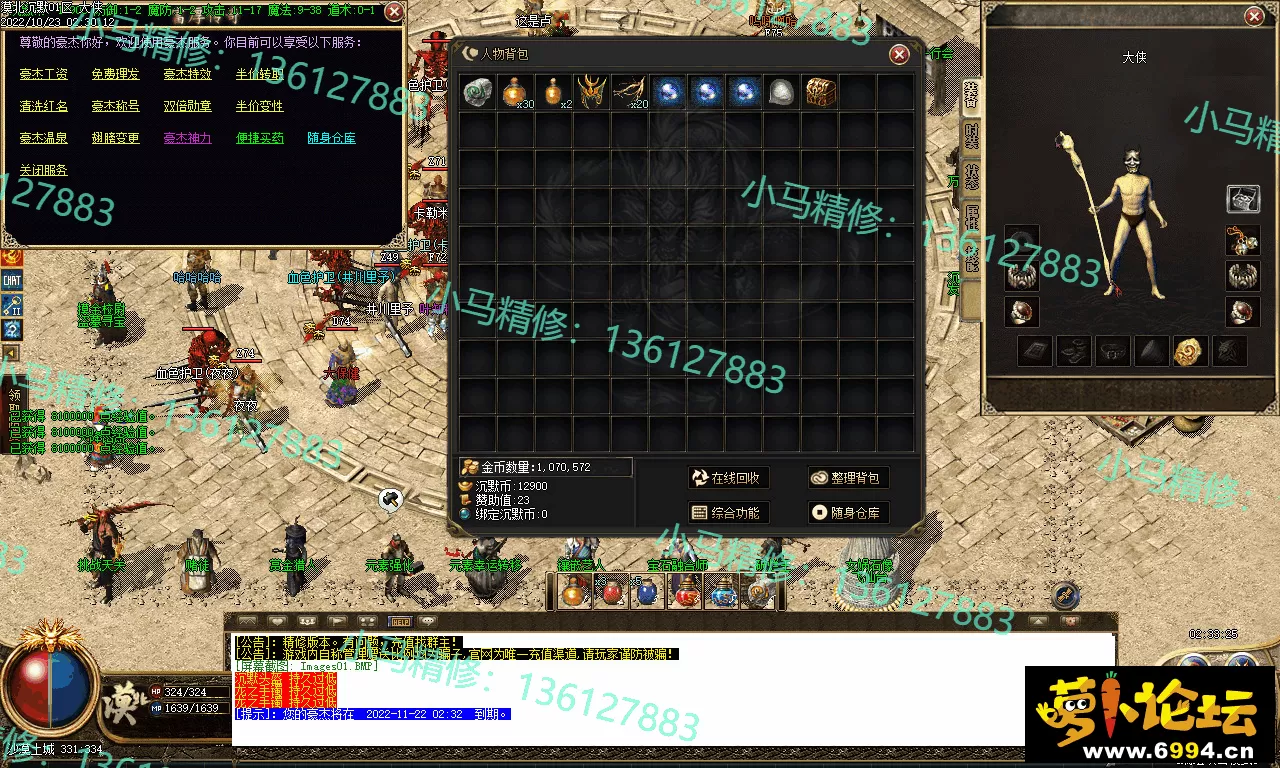
Task: Click the 关闭服务 link
Action: 44,170
